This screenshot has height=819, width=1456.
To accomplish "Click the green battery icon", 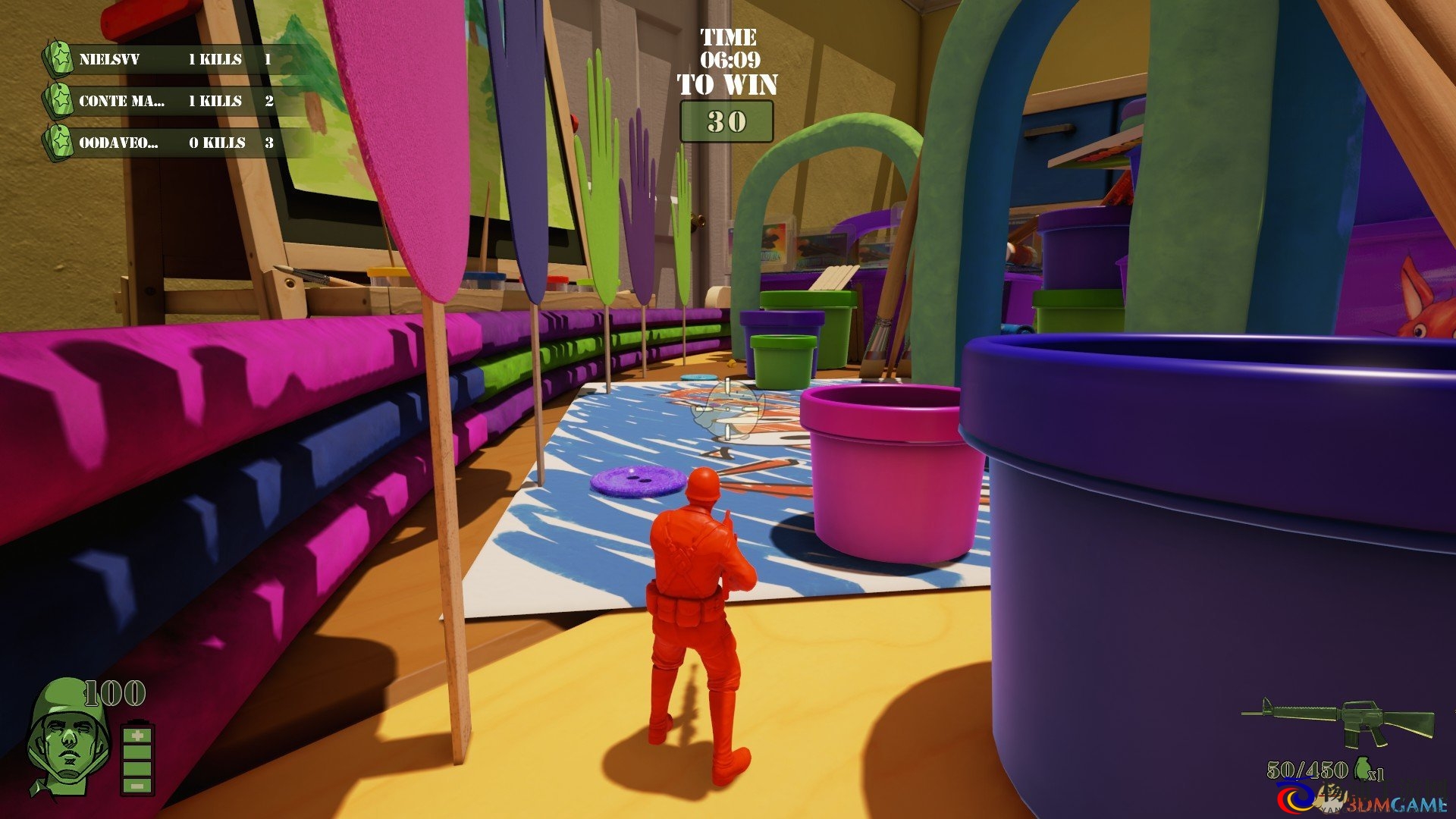I will click(137, 759).
